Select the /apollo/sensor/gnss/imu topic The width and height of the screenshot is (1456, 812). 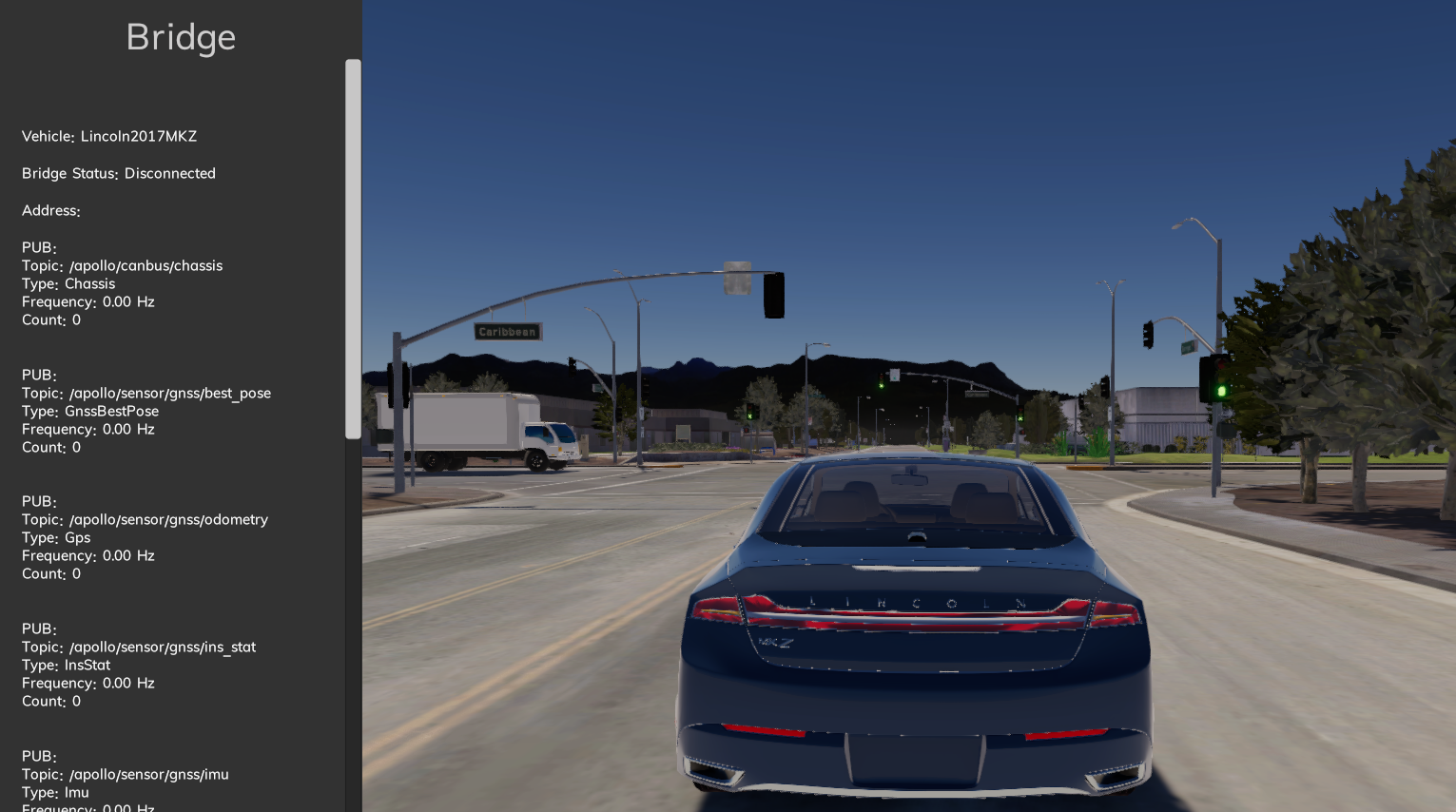125,774
